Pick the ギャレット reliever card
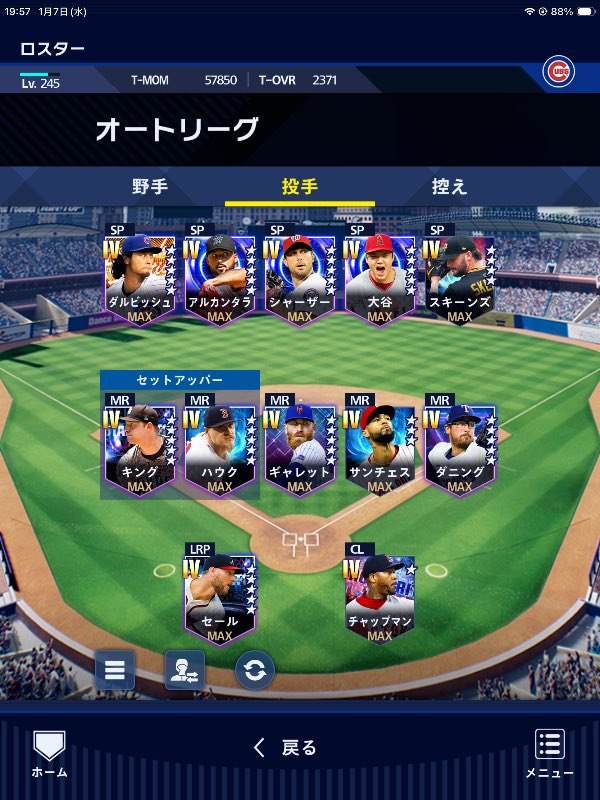The image size is (600, 800). click(x=300, y=448)
